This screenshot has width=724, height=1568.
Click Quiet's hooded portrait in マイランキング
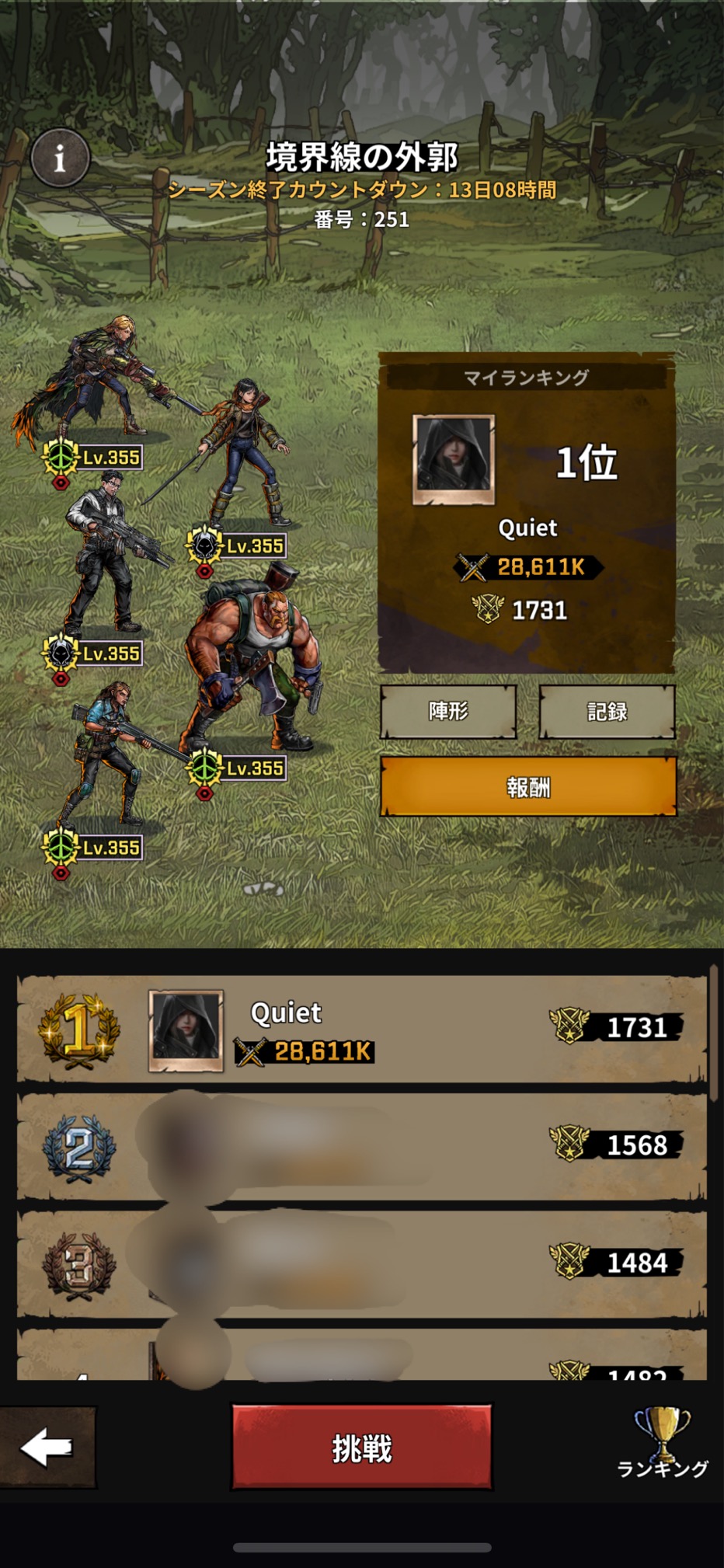coord(454,459)
